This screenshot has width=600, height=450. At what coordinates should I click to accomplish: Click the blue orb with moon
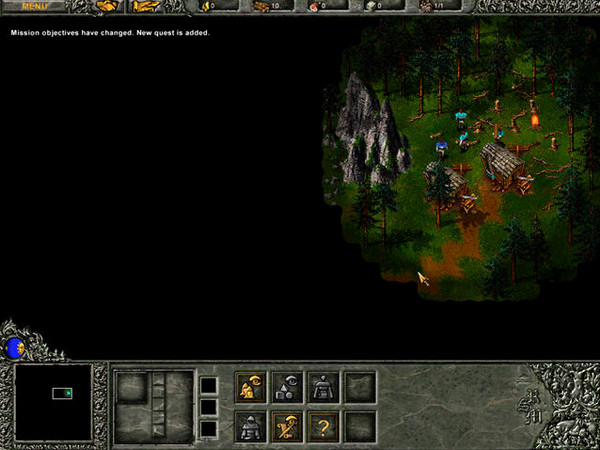pyautogui.click(x=15, y=347)
